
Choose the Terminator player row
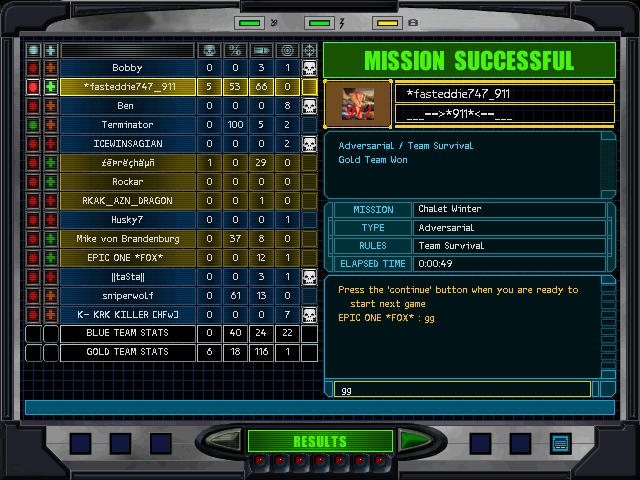pyautogui.click(x=128, y=125)
